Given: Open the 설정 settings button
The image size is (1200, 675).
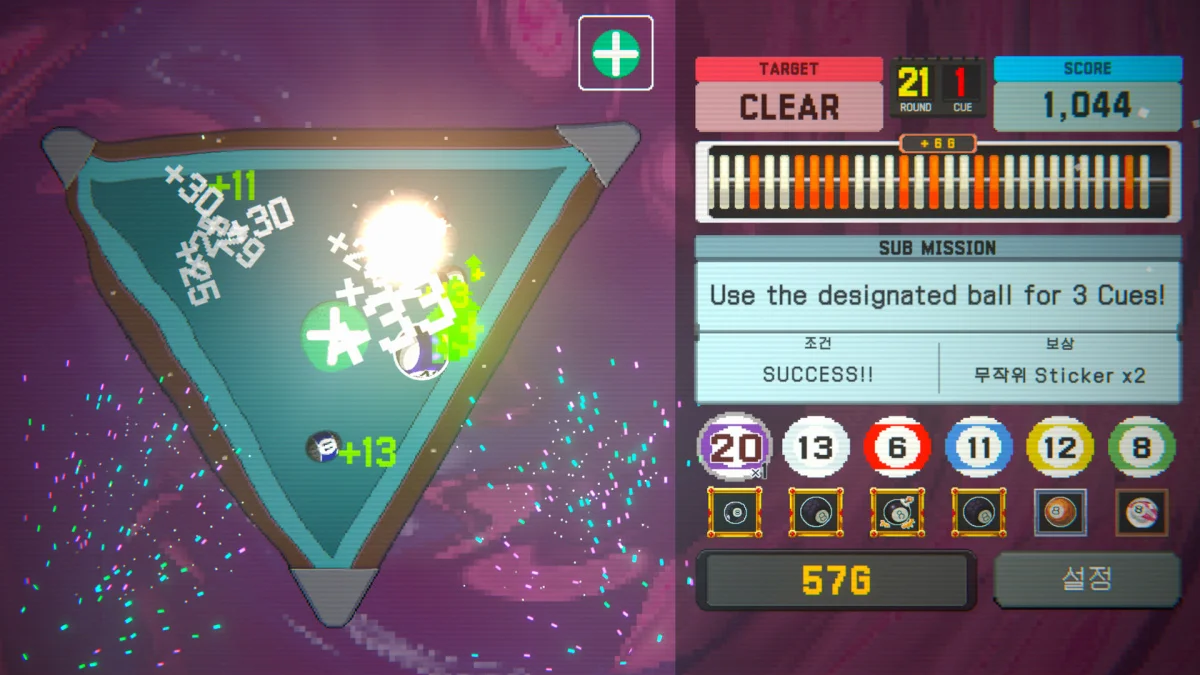Looking at the screenshot, I should click(1087, 579).
